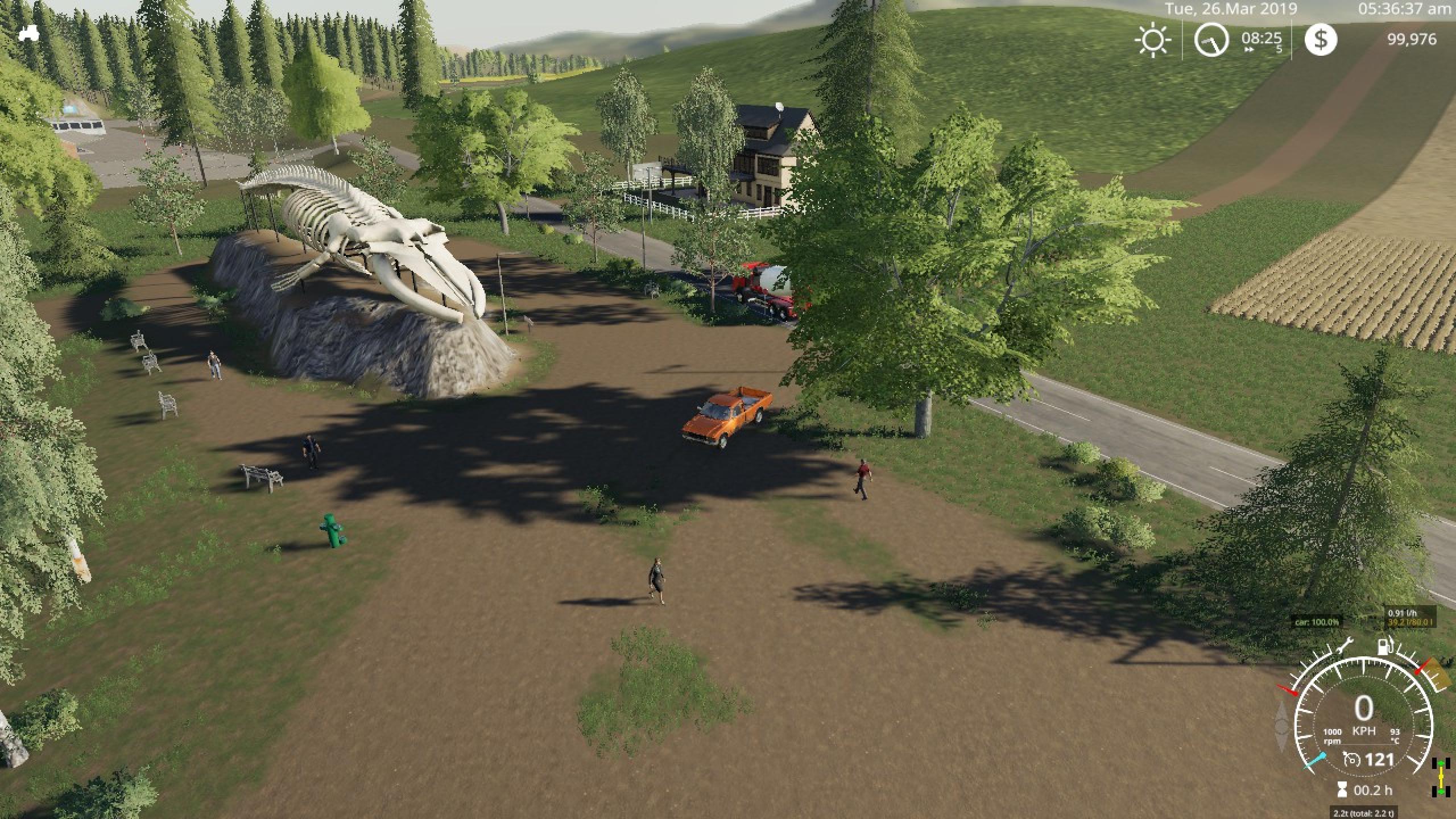Click the sun weather icon

[x=1153, y=40]
